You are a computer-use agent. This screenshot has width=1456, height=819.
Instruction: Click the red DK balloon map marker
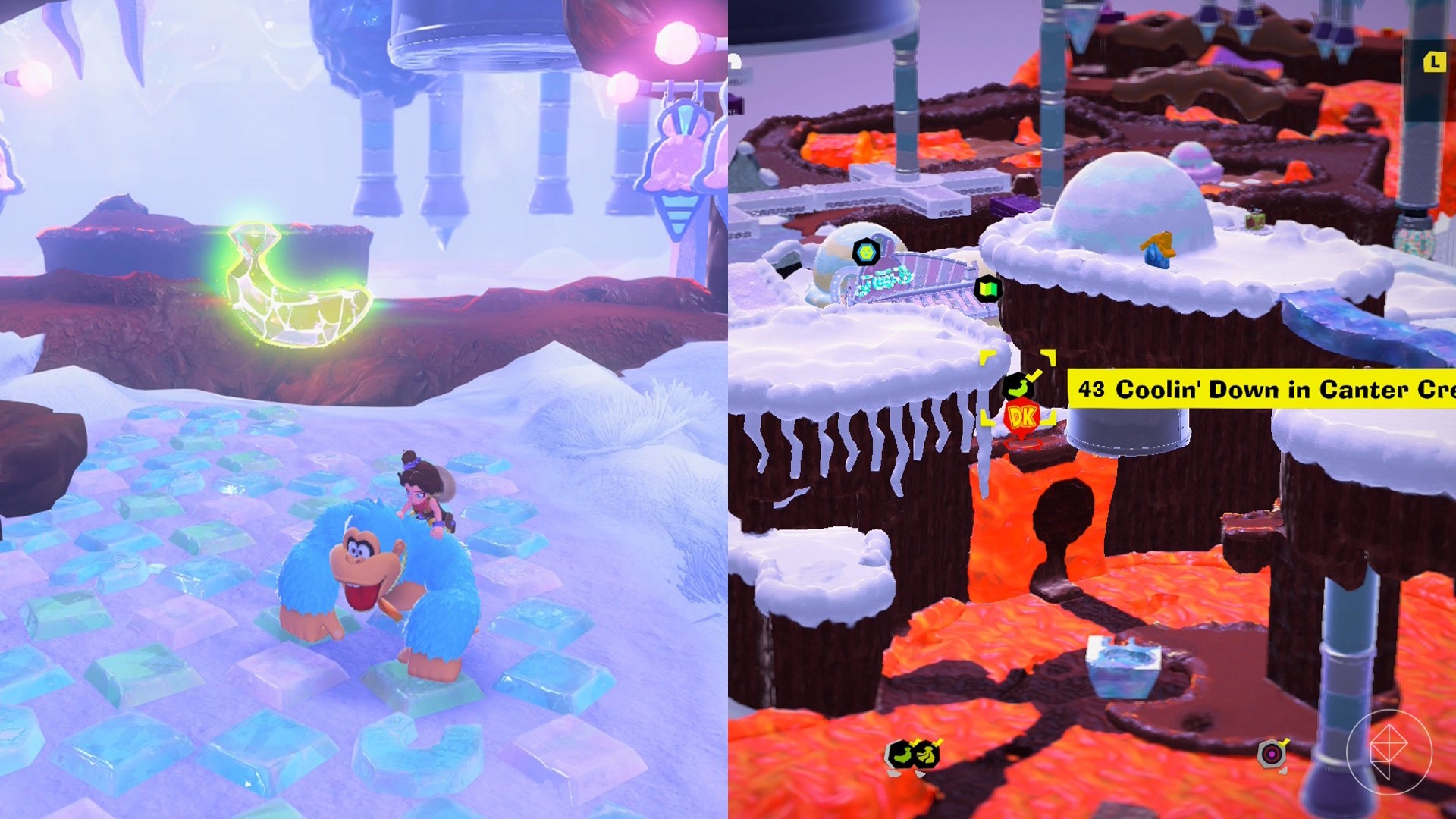[x=1022, y=418]
